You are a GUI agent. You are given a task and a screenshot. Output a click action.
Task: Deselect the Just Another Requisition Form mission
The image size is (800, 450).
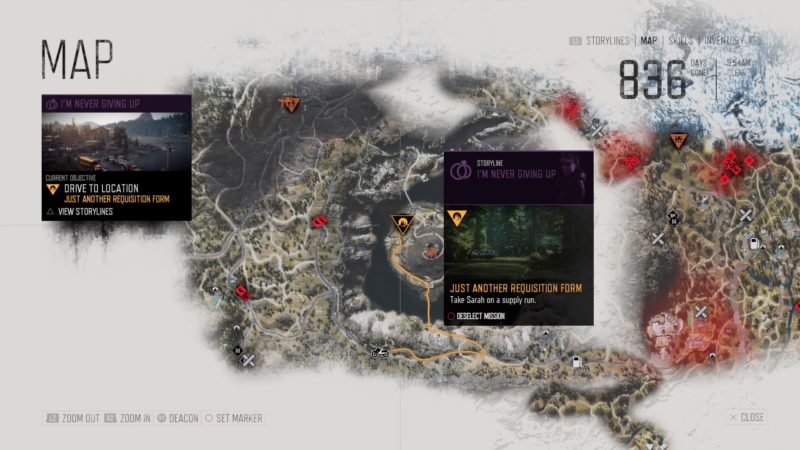[481, 316]
